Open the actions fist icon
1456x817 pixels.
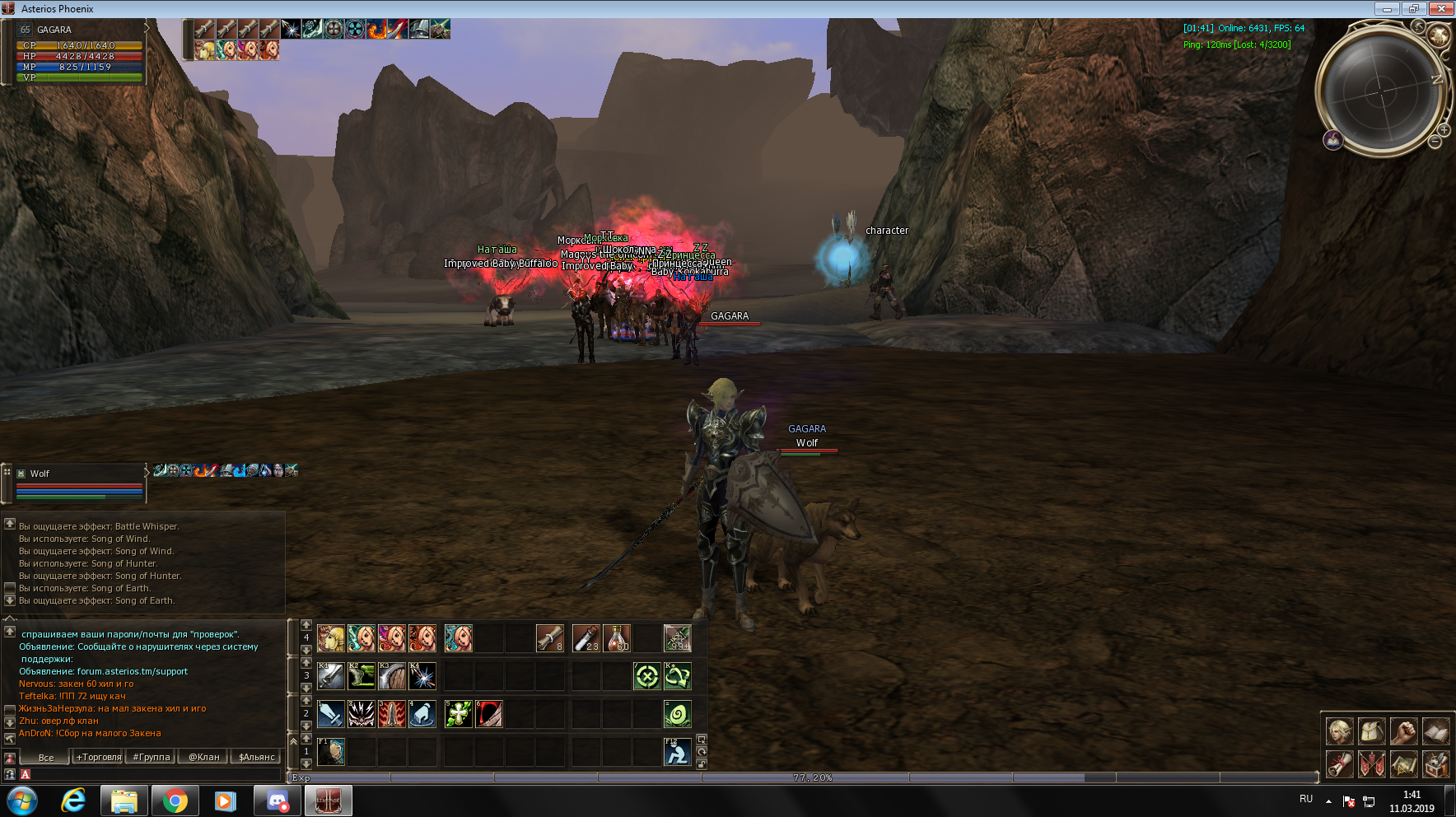[x=1404, y=731]
